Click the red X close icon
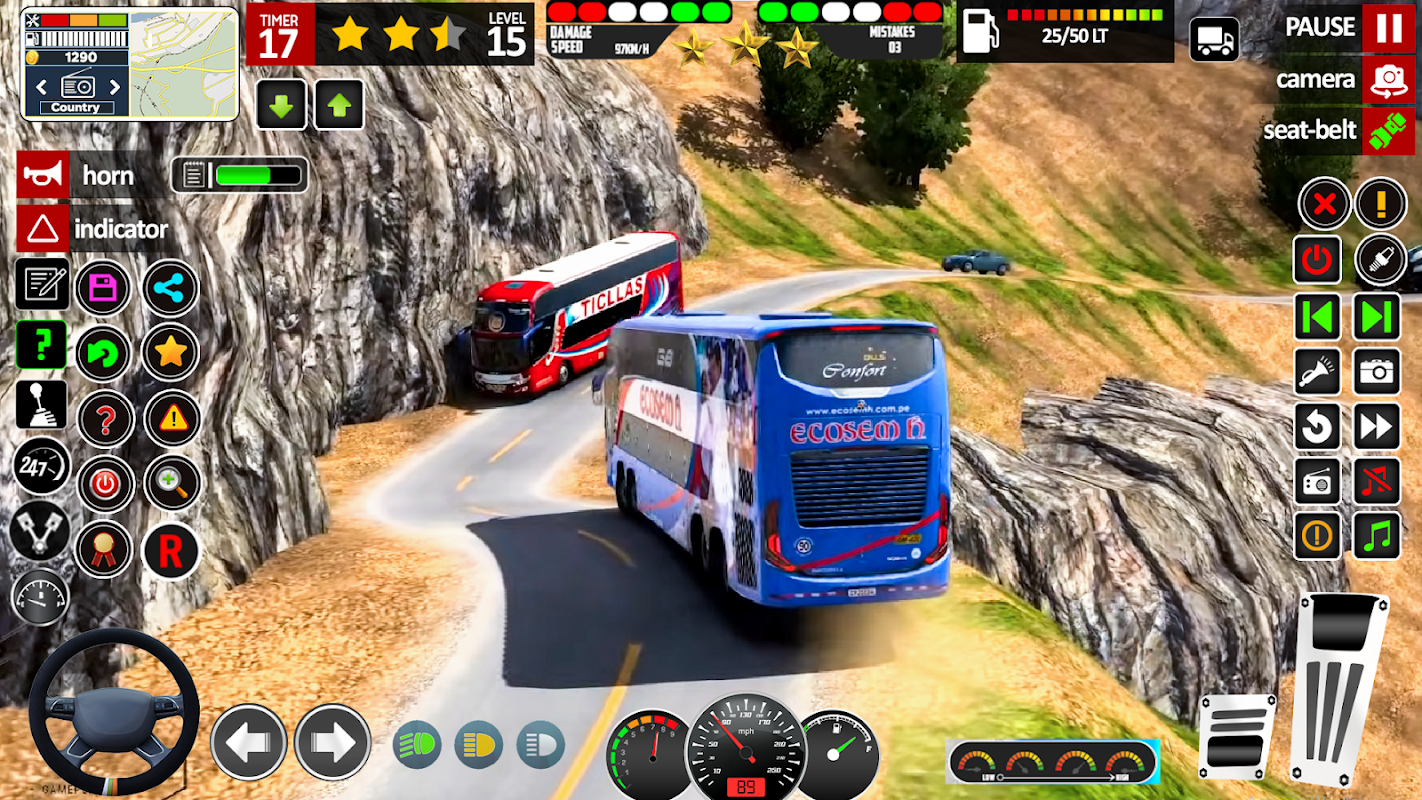Image resolution: width=1422 pixels, height=800 pixels. [1324, 204]
